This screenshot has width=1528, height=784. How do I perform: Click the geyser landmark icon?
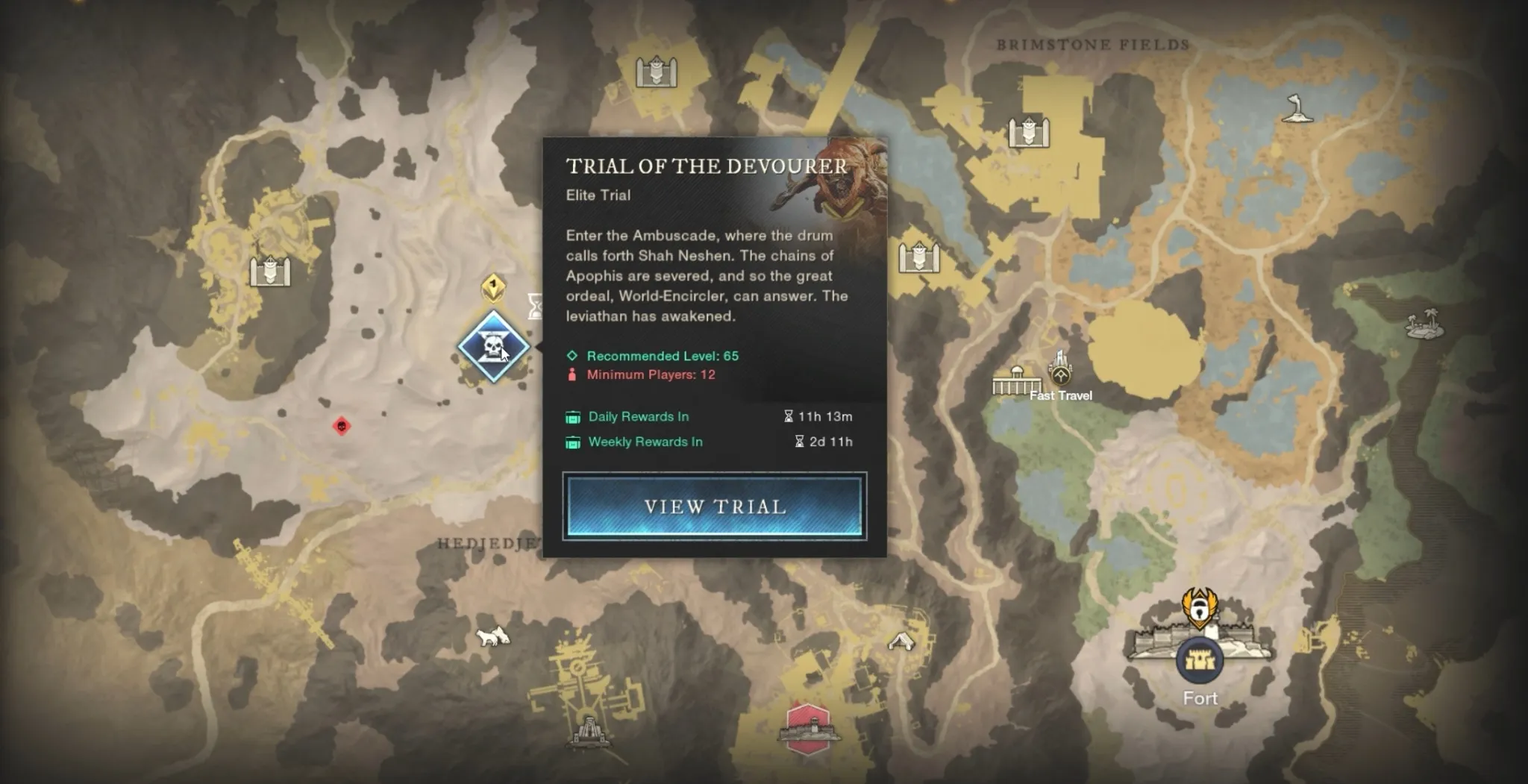[x=1297, y=109]
